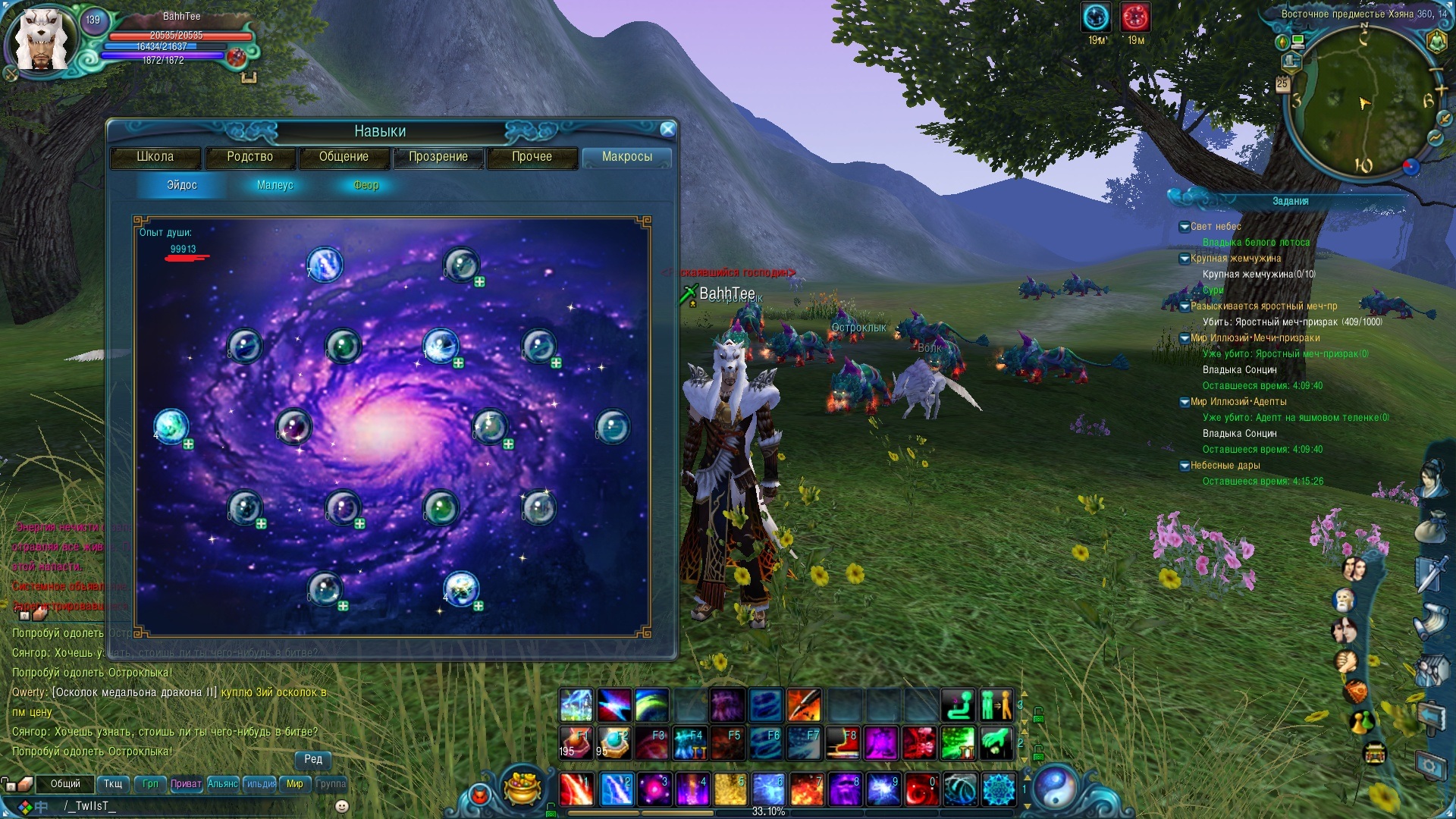
Task: Open the chat emoji smiley picker
Action: (342, 806)
